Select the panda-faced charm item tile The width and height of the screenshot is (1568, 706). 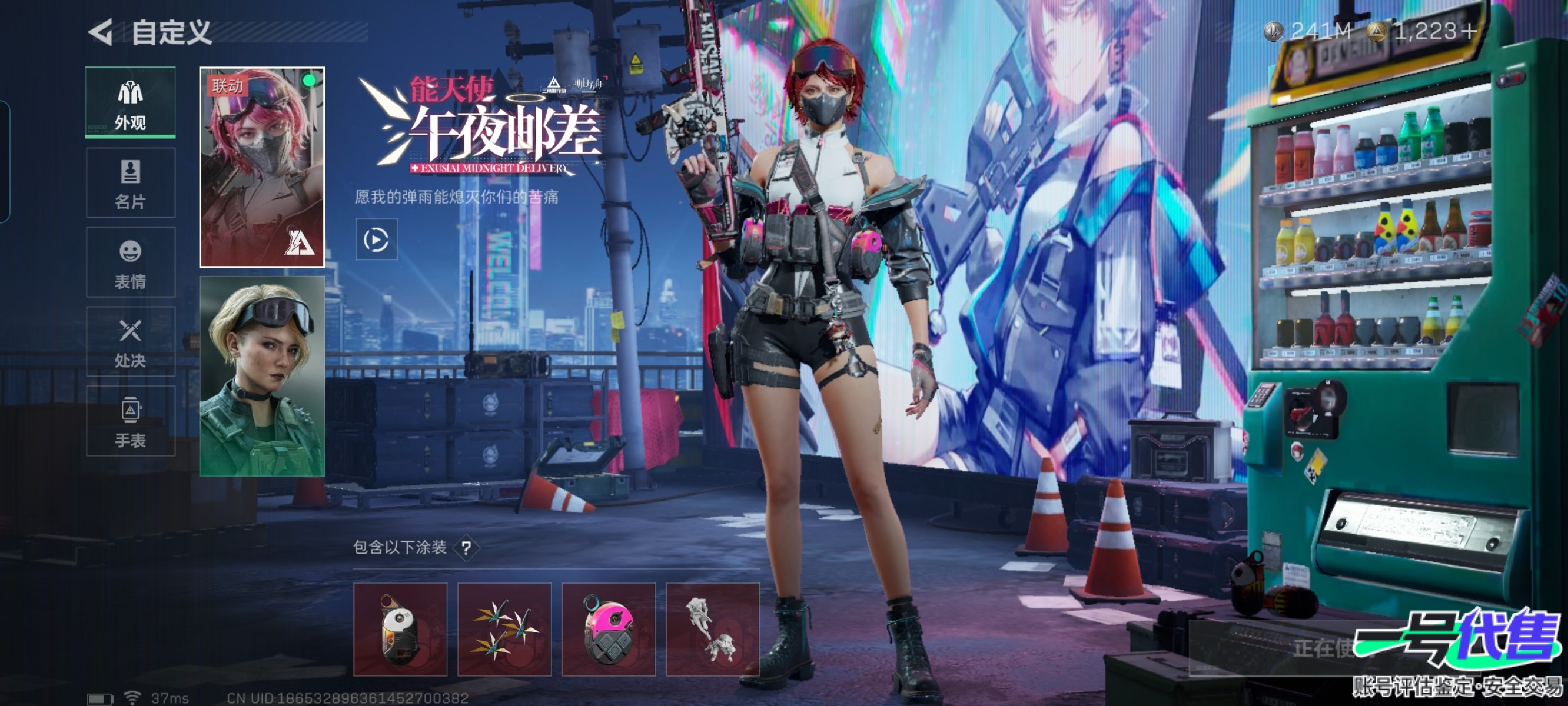pos(400,630)
